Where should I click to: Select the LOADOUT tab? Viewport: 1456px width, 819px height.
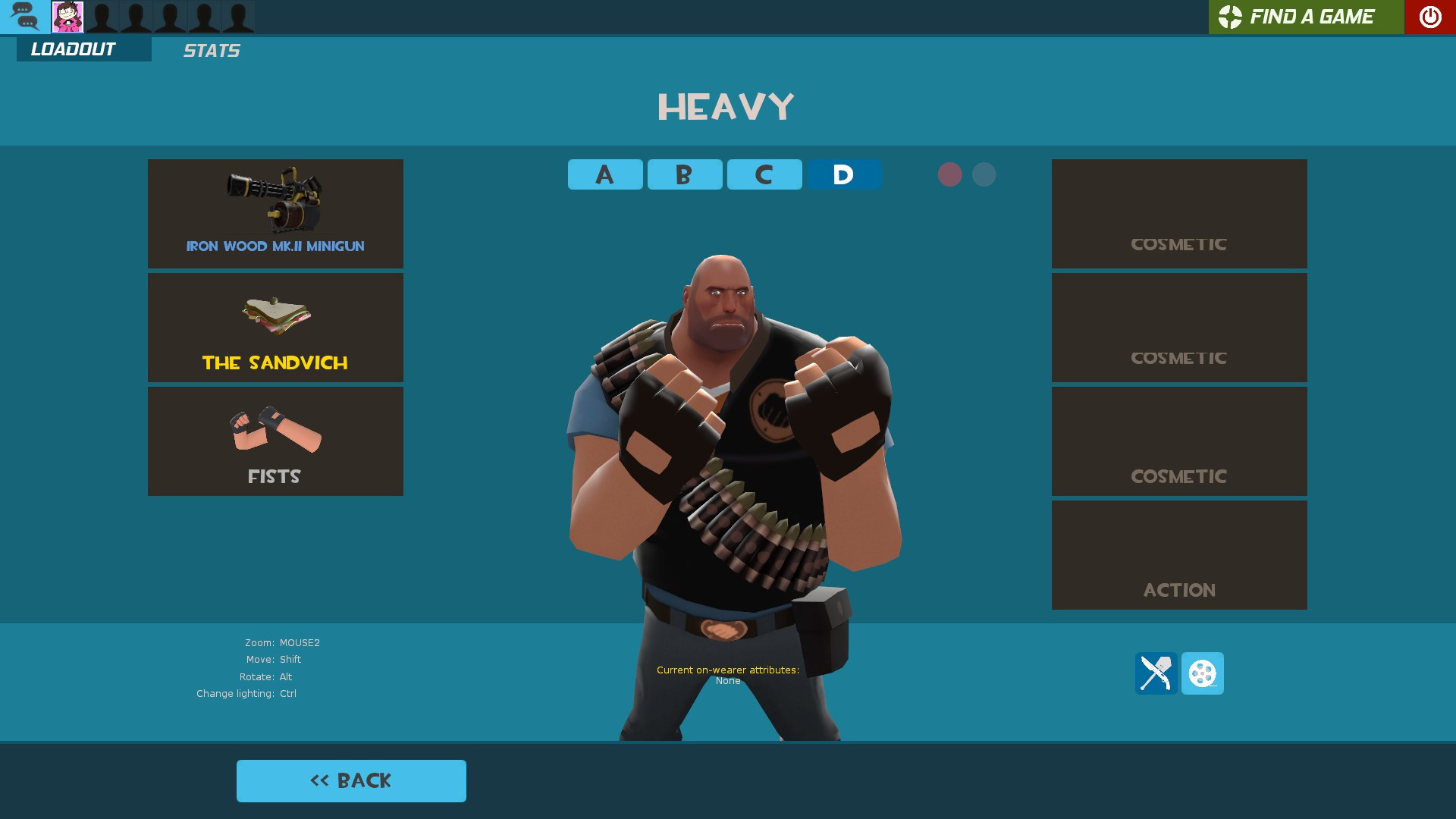tap(72, 49)
